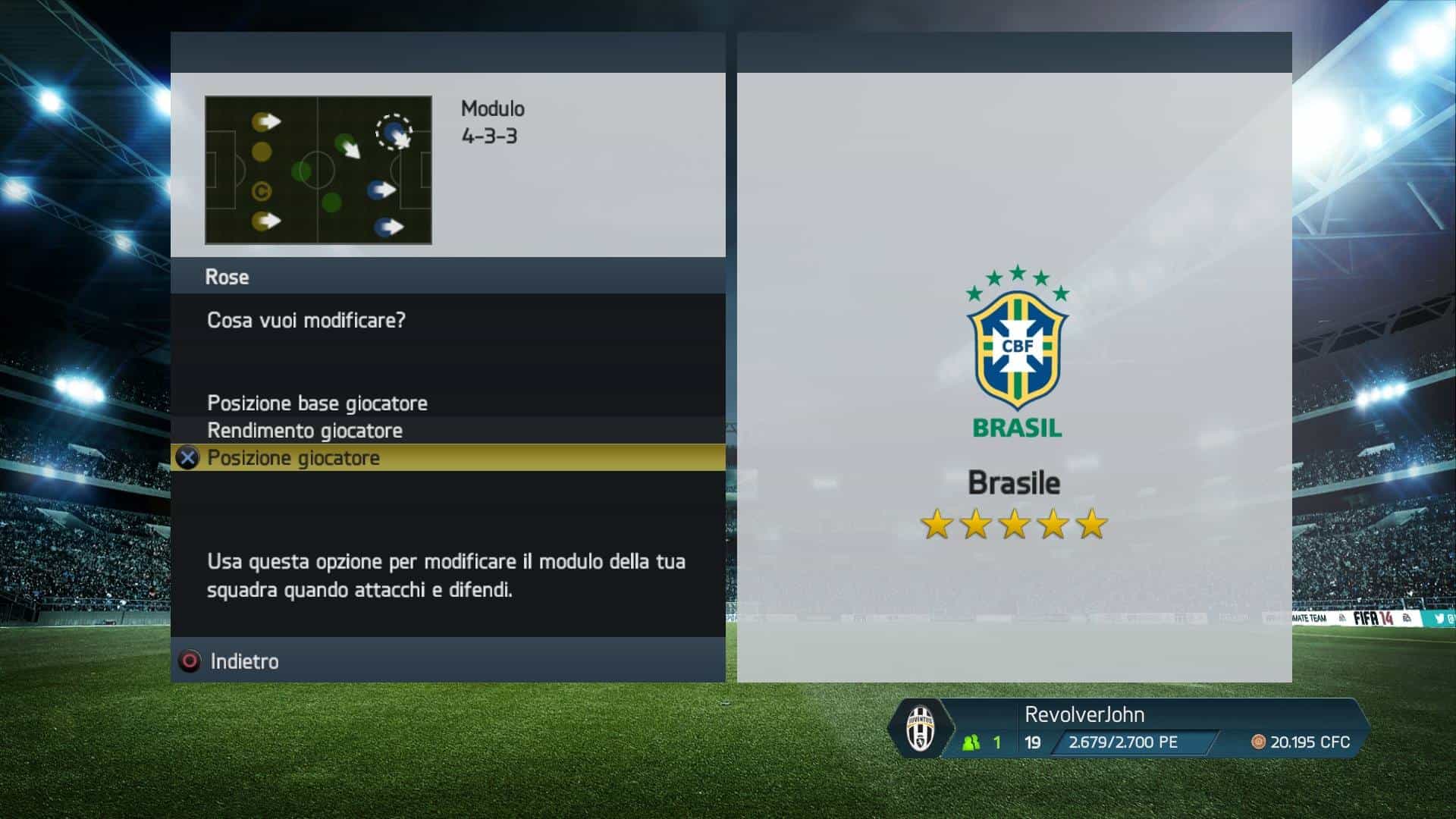Open the highlighted Posizione giocatore option
This screenshot has width=1456, height=819.
pyautogui.click(x=294, y=458)
